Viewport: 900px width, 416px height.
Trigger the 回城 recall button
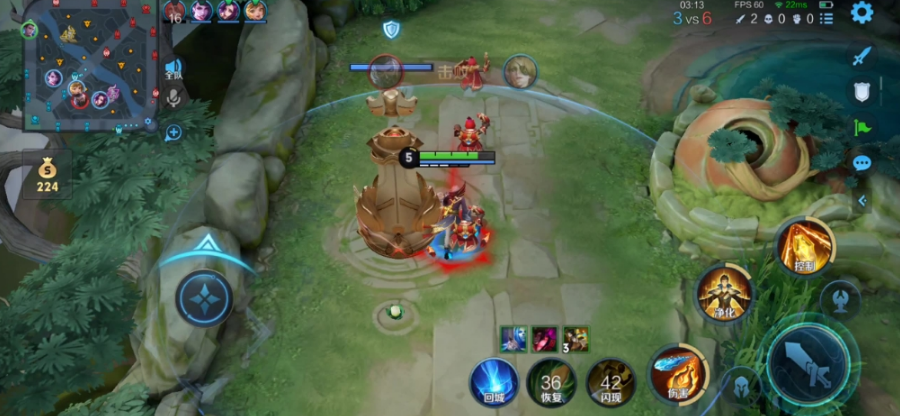click(495, 383)
